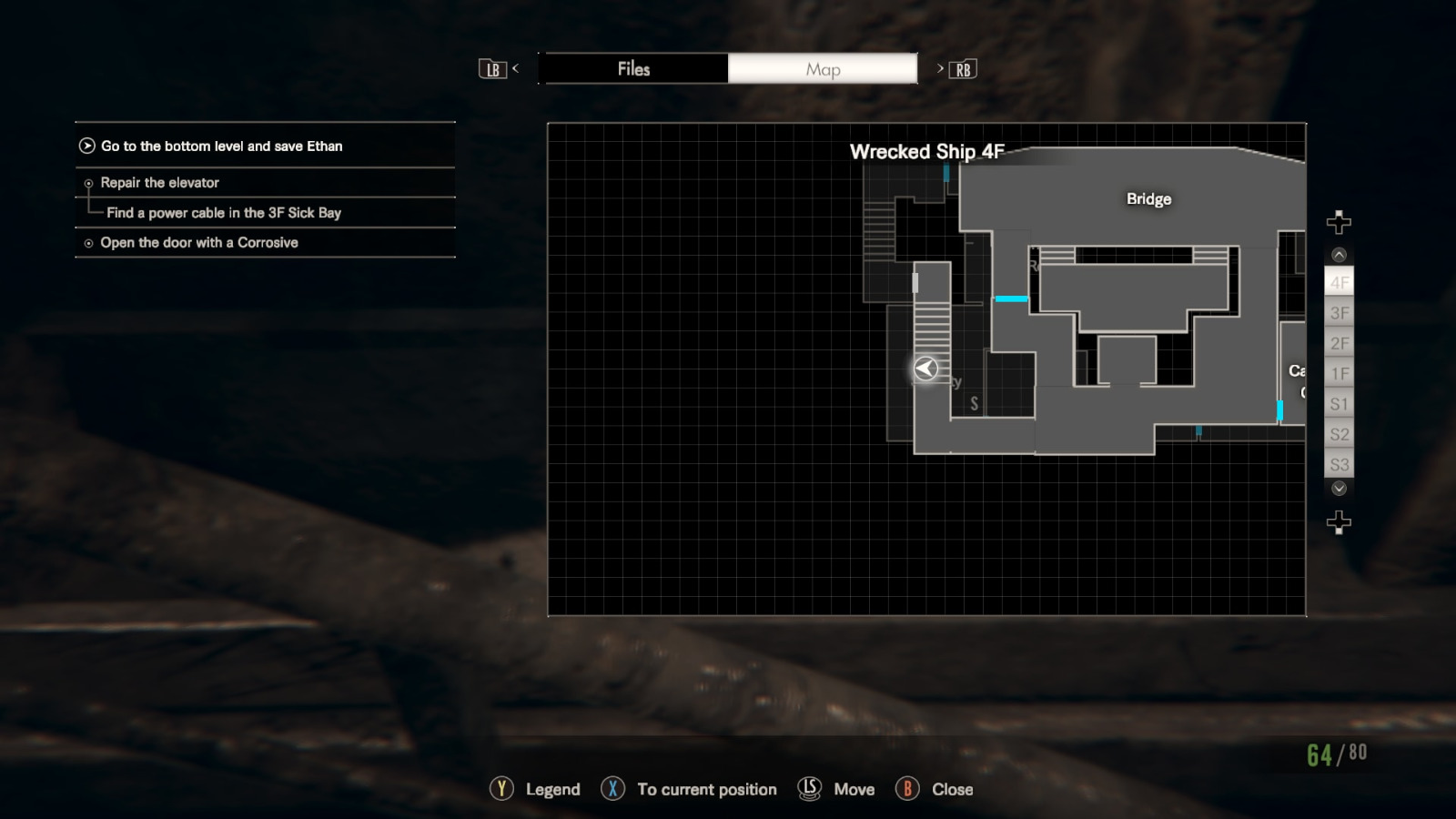Viewport: 1456px width, 819px height.
Task: Click the Y button icon next to Legend
Action: (x=500, y=789)
